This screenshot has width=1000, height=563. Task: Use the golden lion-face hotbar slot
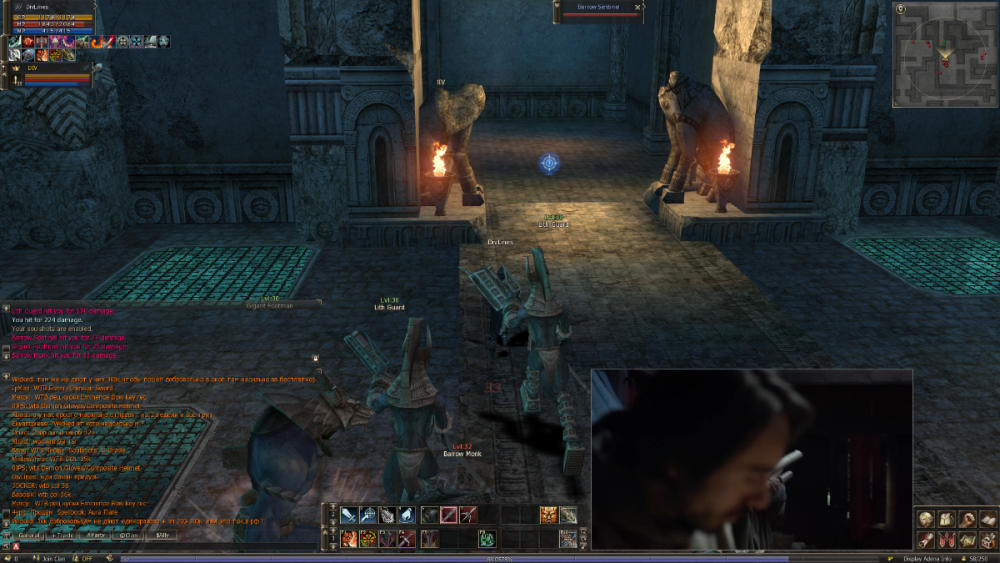[548, 516]
